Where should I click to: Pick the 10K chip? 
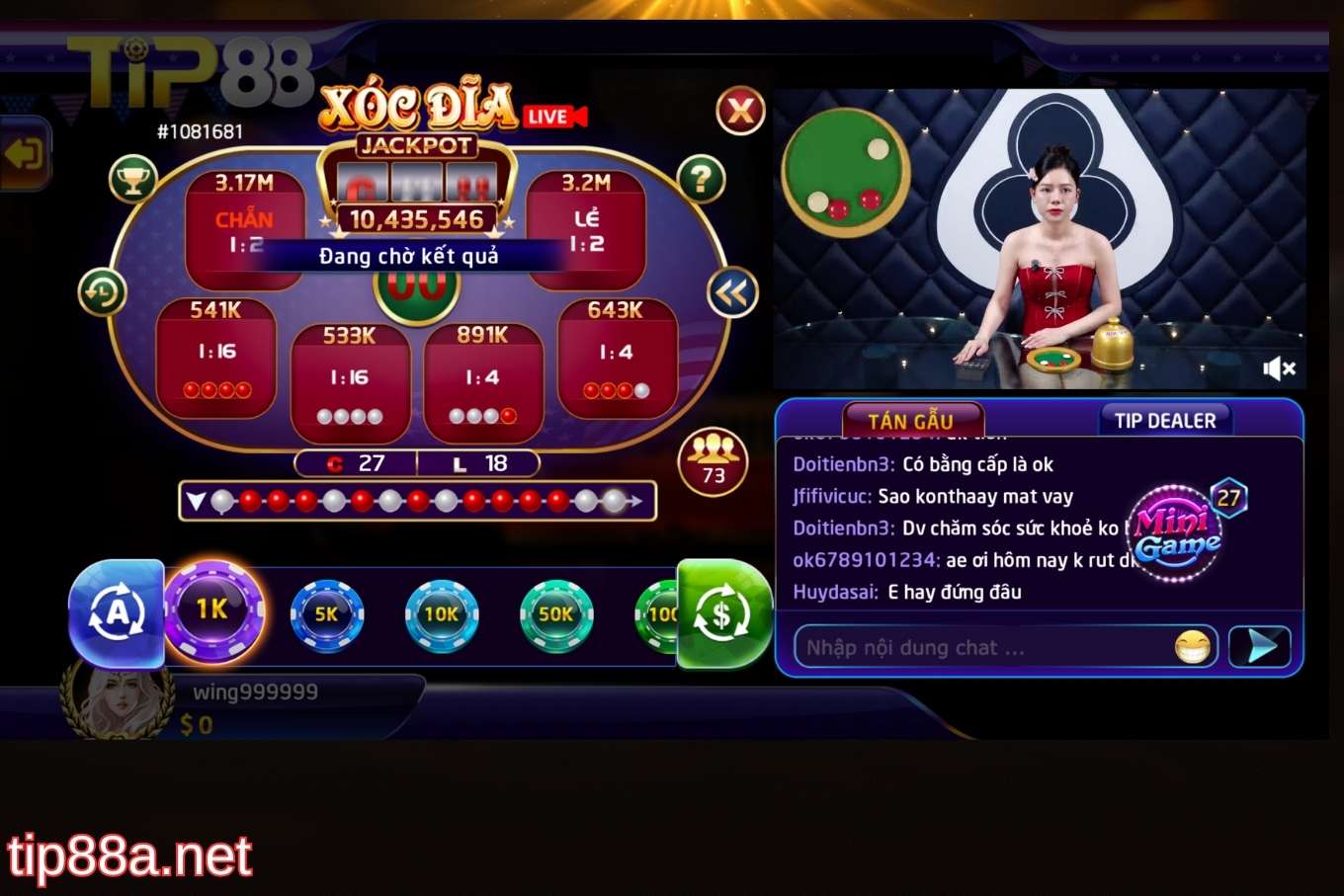click(x=442, y=614)
